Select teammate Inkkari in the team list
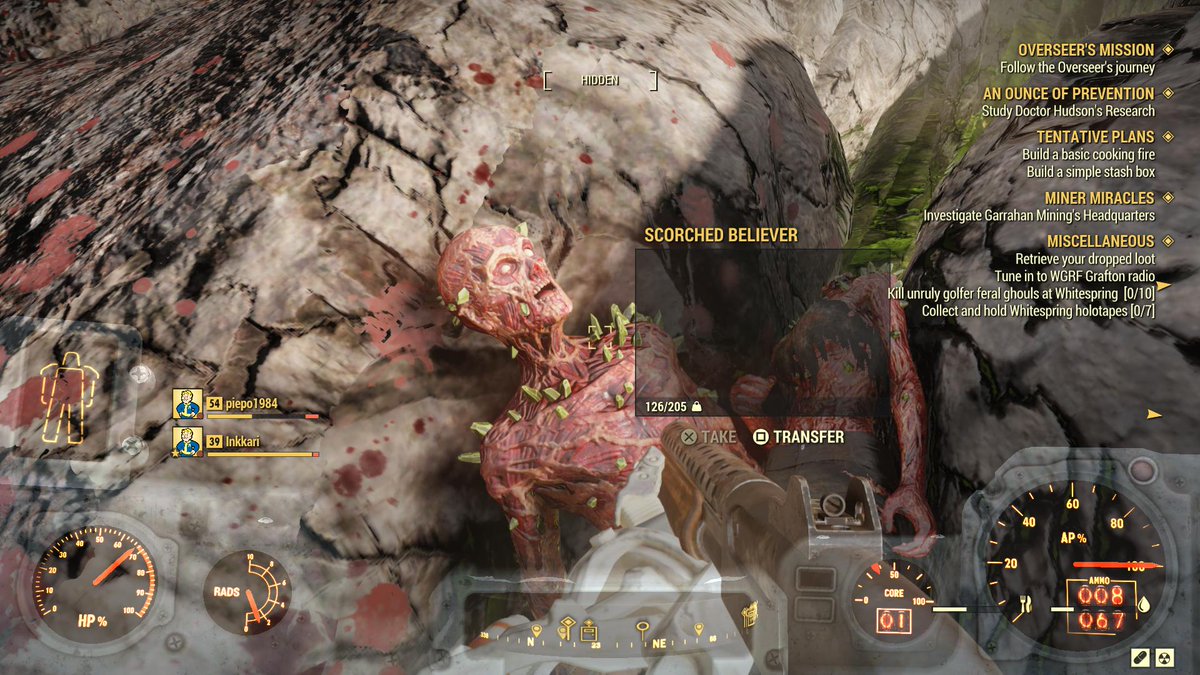The height and width of the screenshot is (675, 1200). coord(245,441)
